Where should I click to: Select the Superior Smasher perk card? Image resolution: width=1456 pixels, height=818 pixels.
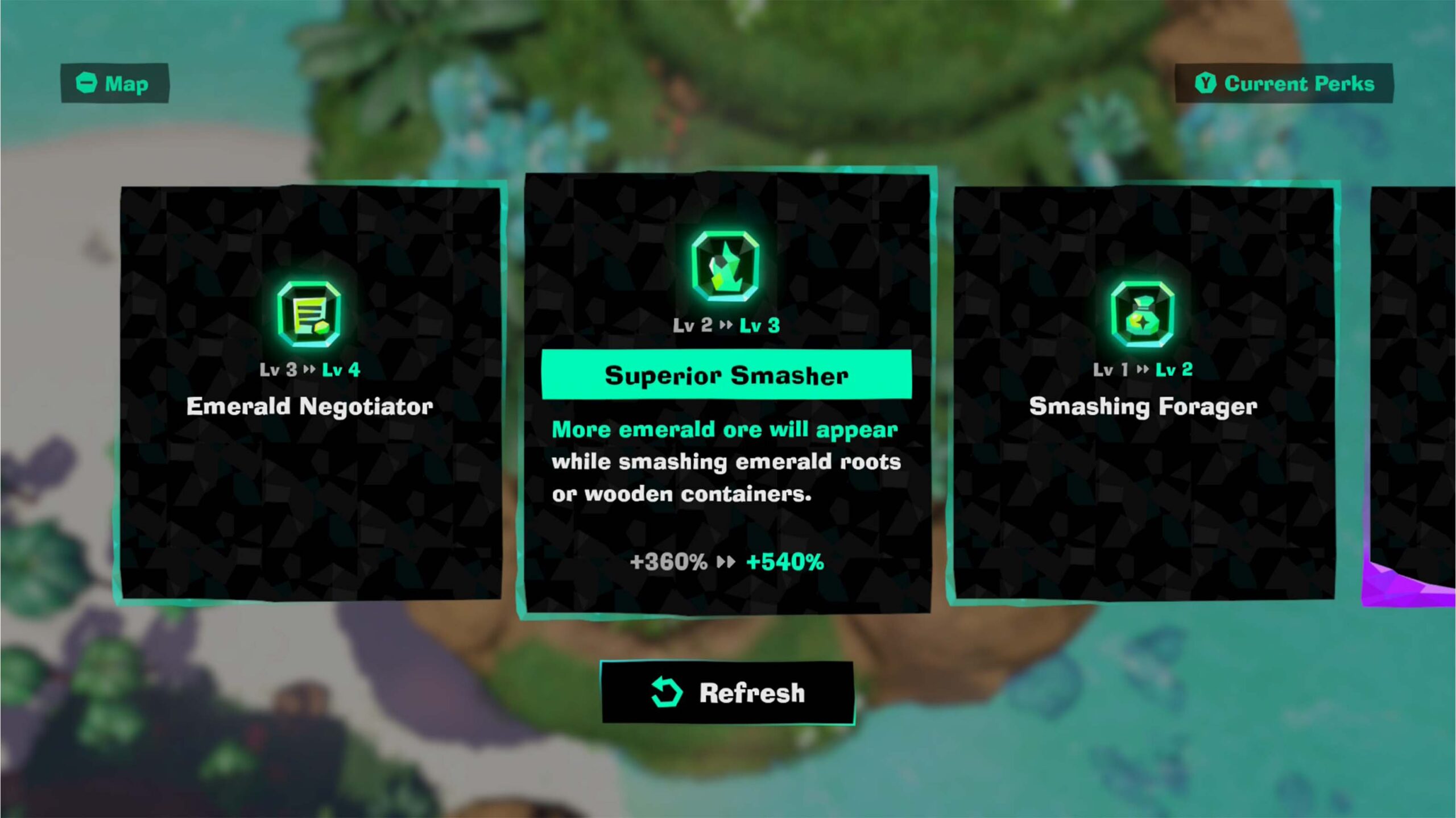click(x=726, y=392)
